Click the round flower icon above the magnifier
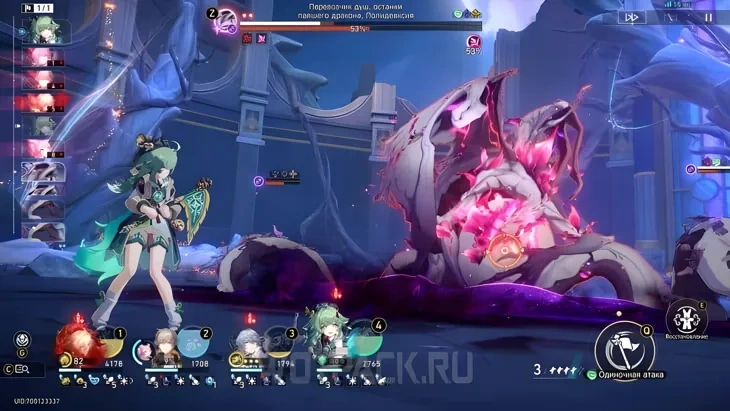Screen dimensions: 730x411 click(x=22, y=339)
